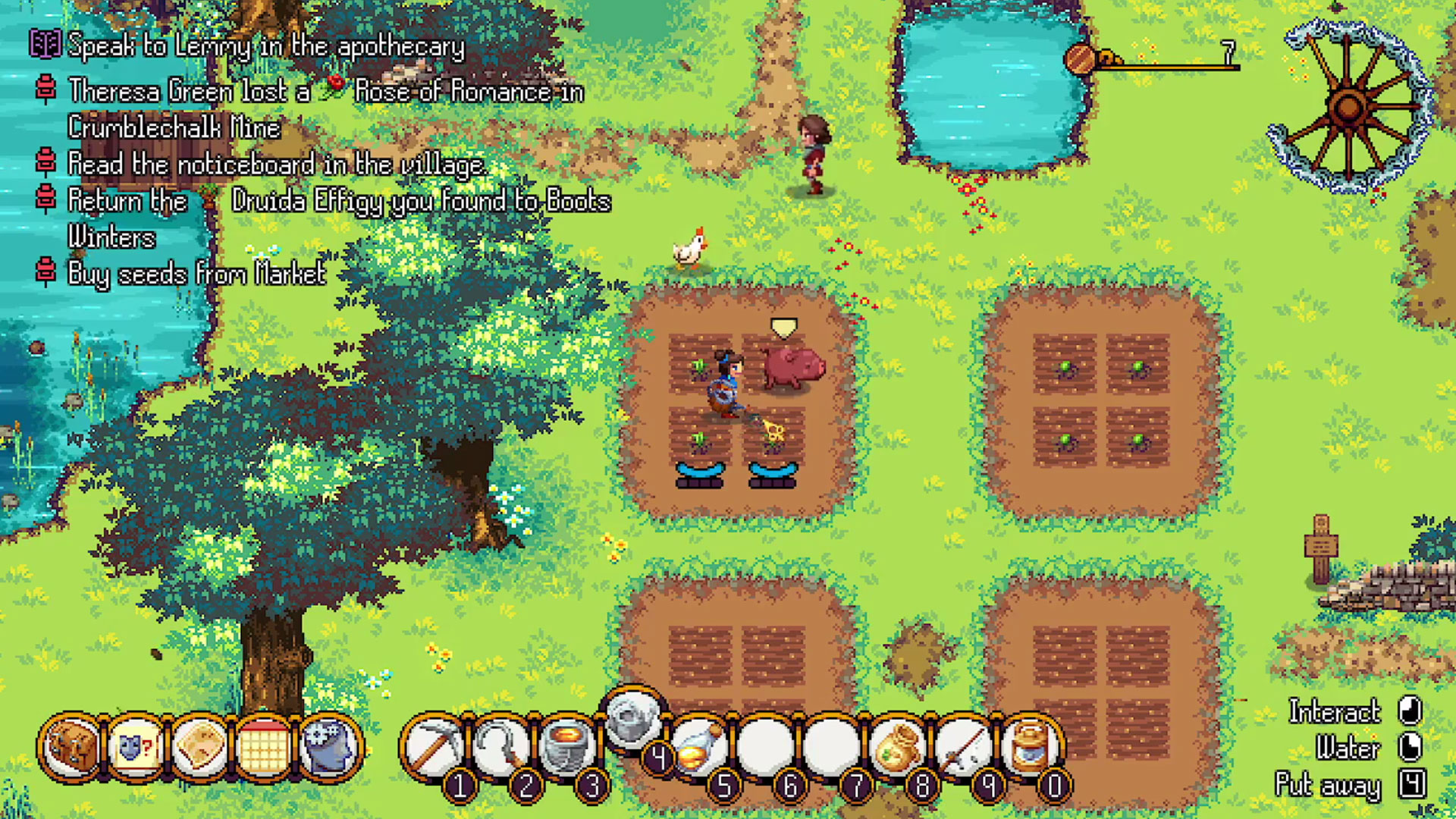
Task: Select the jar lantern in hotbar slot 0
Action: click(1031, 748)
